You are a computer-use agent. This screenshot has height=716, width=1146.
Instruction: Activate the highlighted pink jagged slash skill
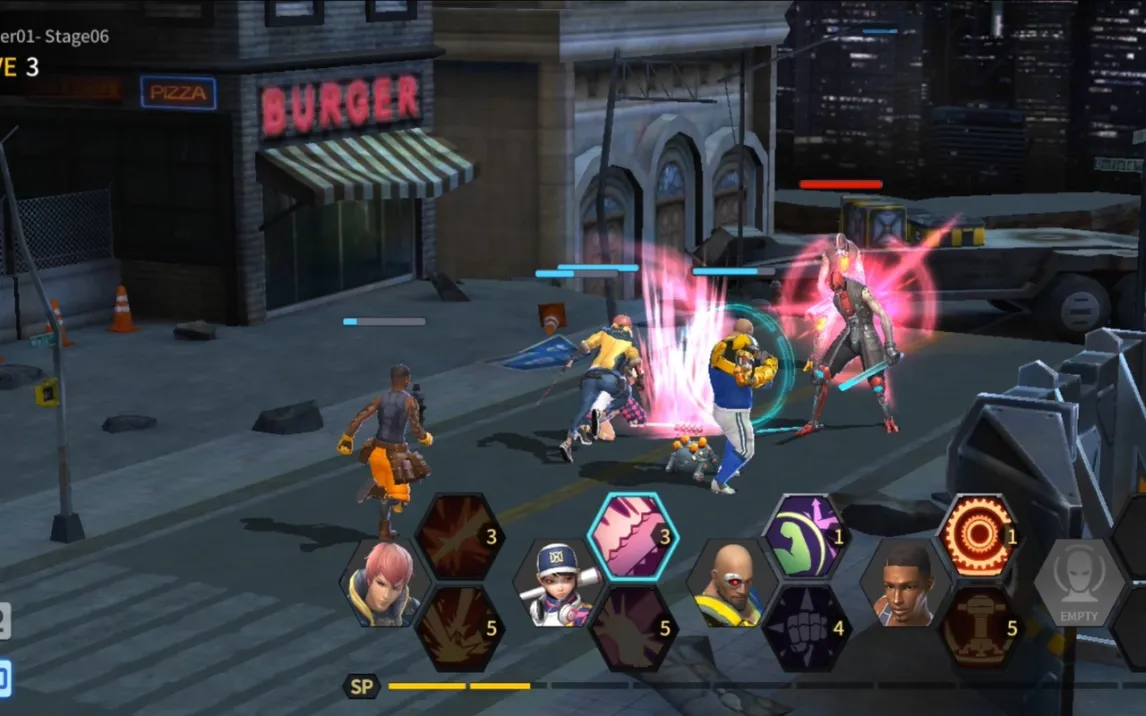[x=632, y=537]
